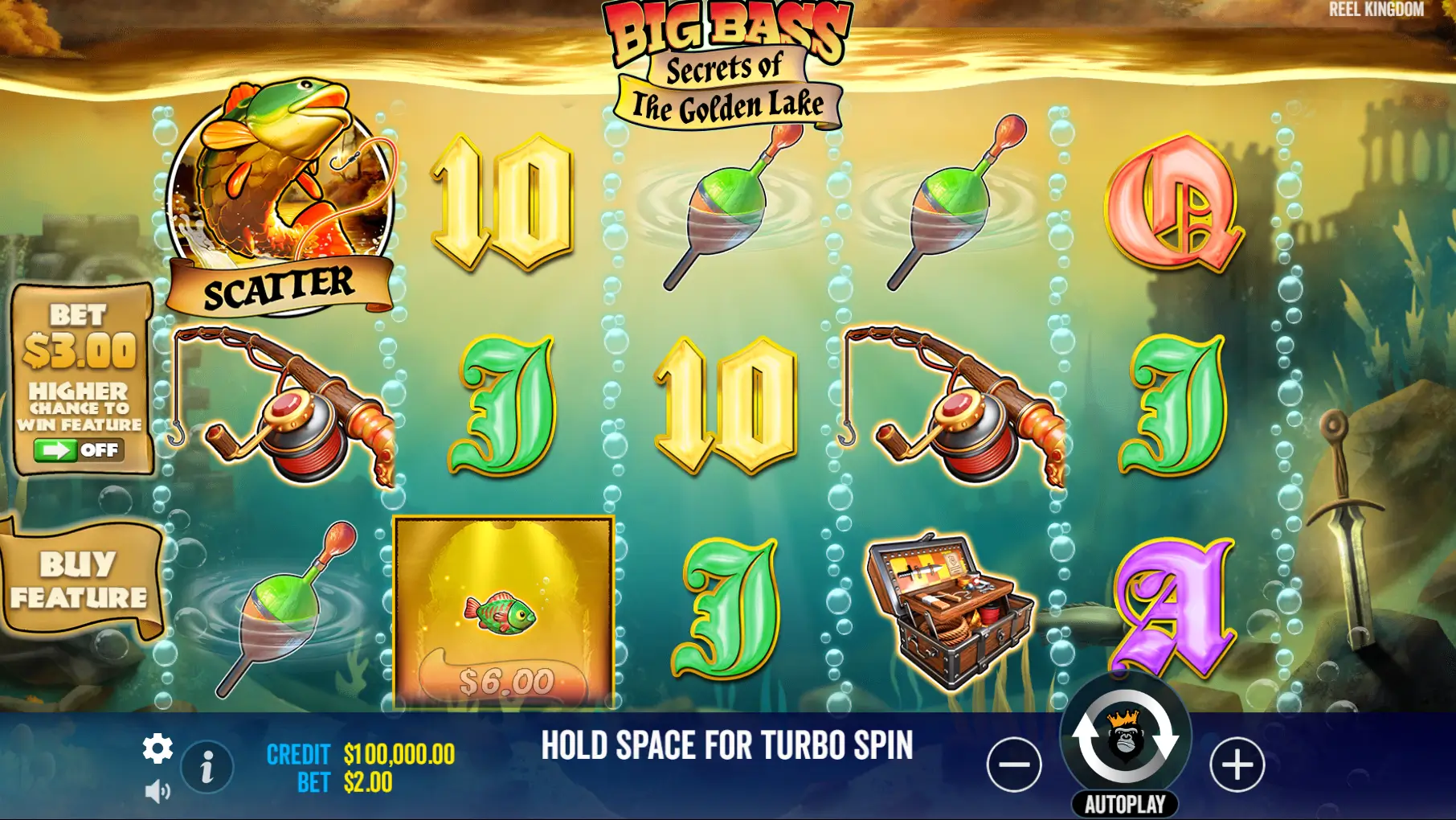This screenshot has width=1456, height=820.
Task: Spin the reels with the gorilla button
Action: tap(1125, 738)
